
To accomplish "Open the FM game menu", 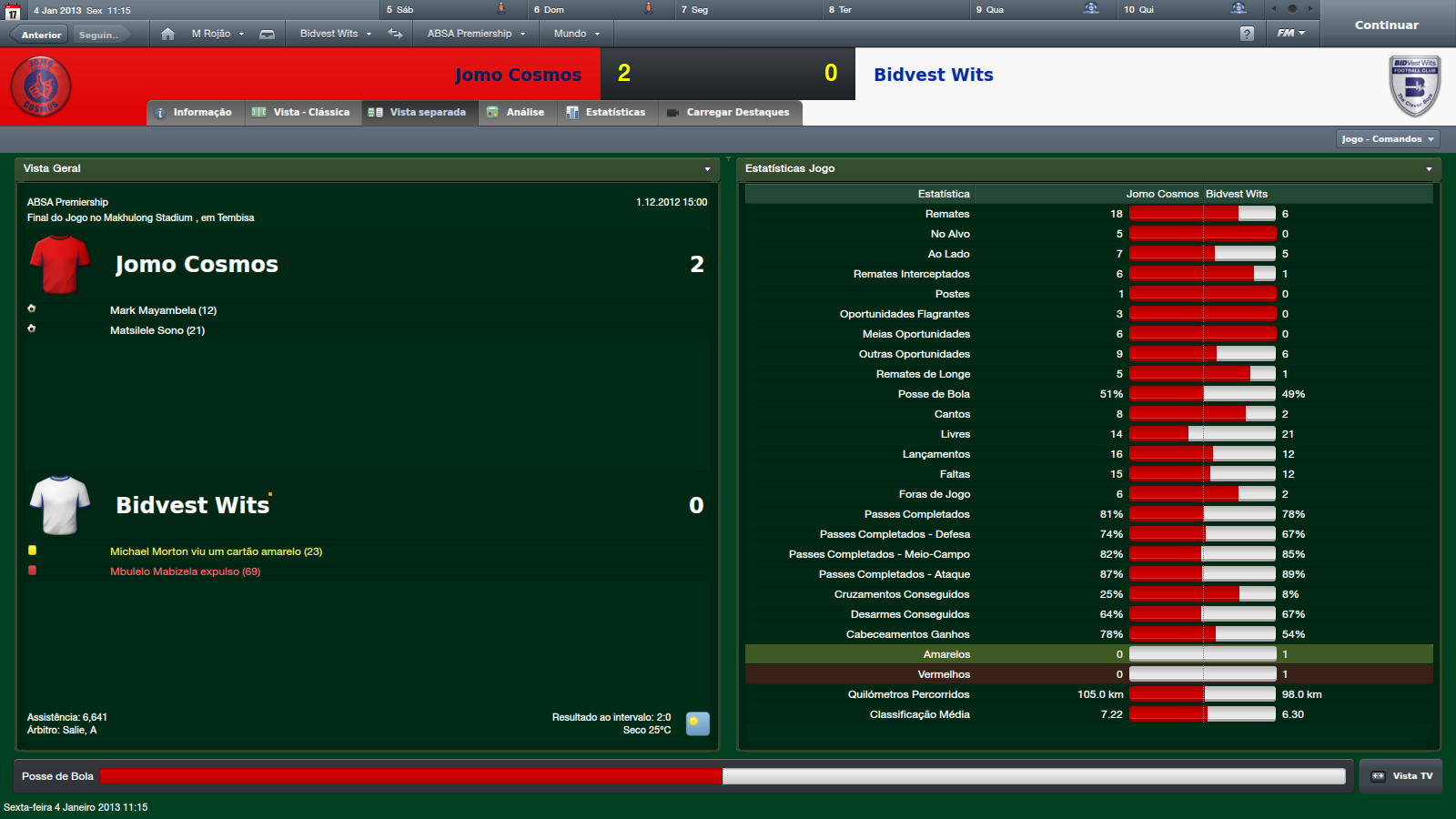I will [x=1290, y=34].
